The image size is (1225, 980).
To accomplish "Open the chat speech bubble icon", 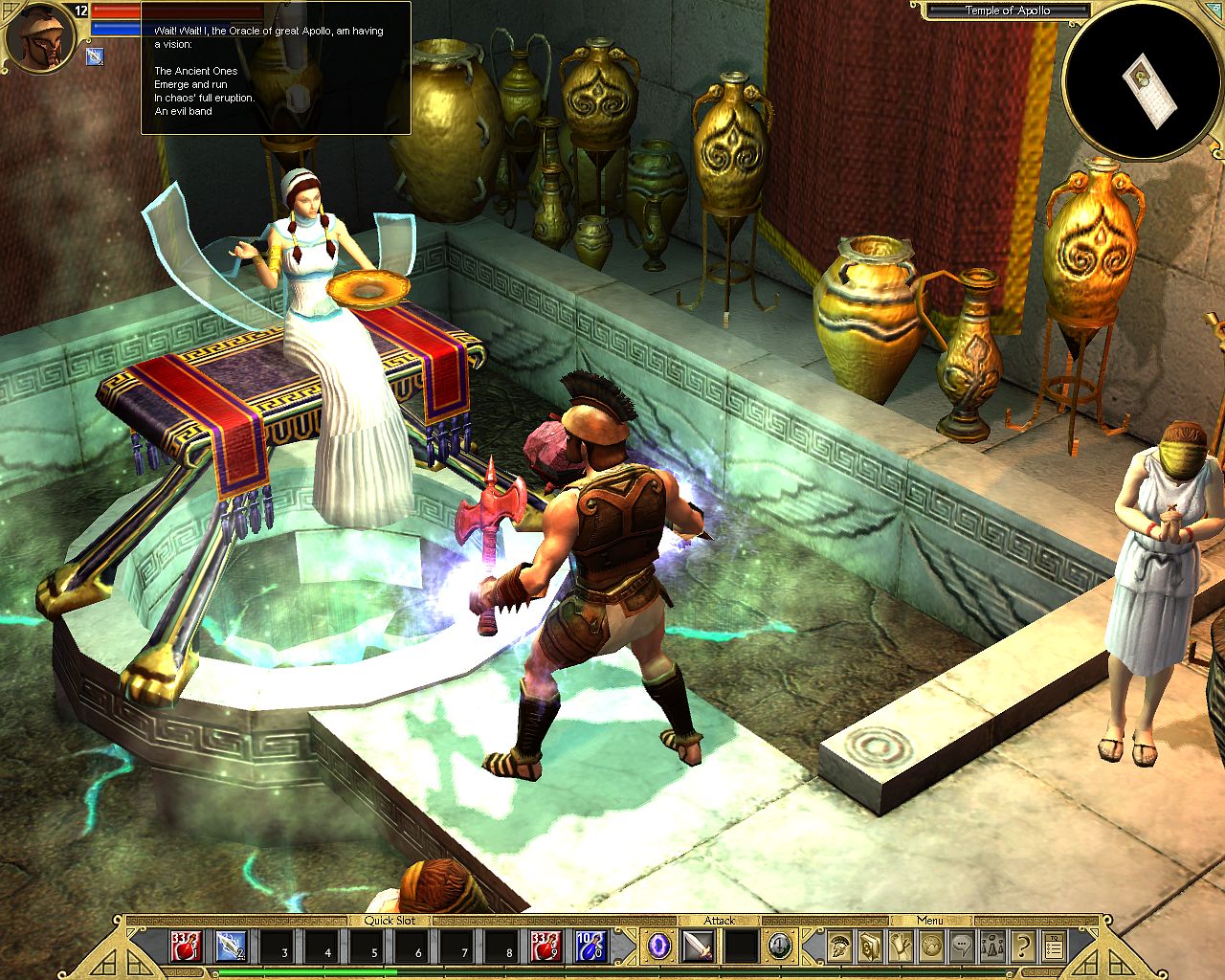I will point(961,947).
